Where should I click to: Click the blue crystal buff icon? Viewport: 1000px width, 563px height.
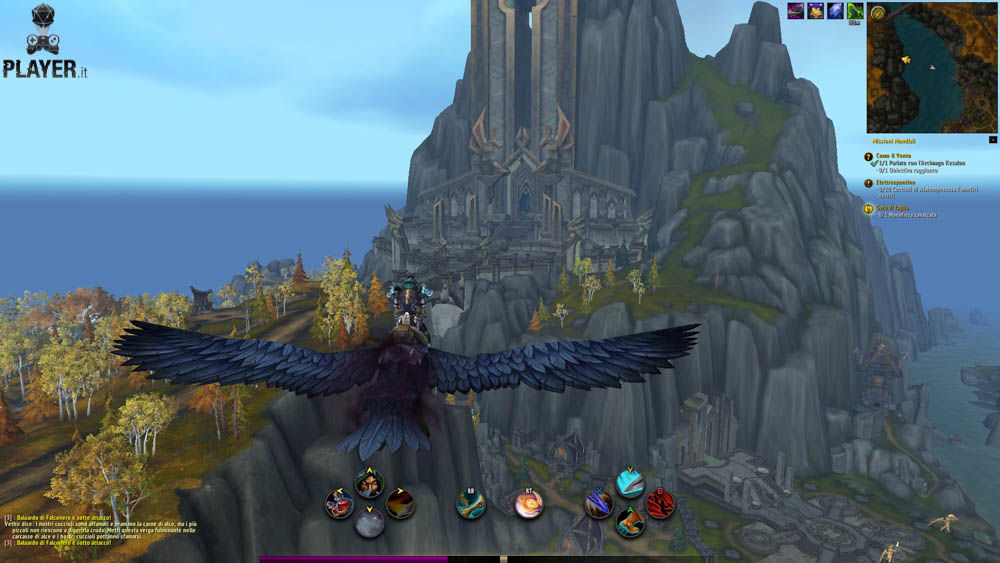pyautogui.click(x=835, y=10)
